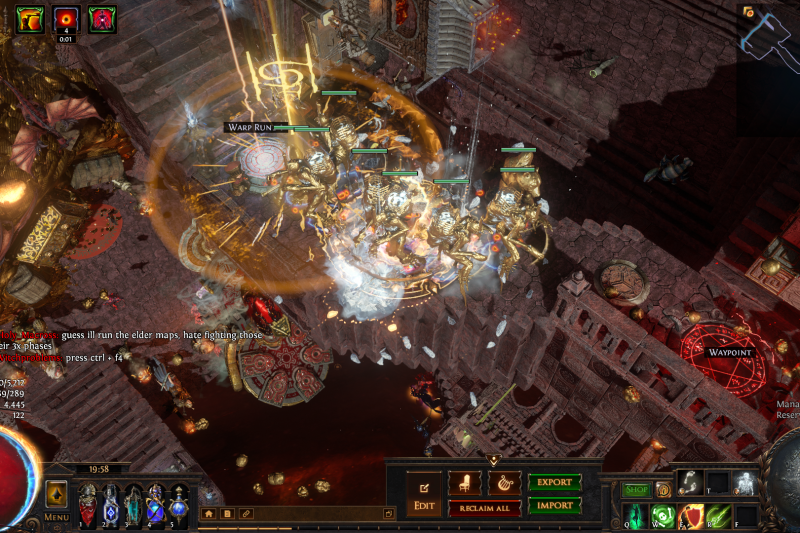
Task: Open the green Shop button
Action: tap(636, 490)
